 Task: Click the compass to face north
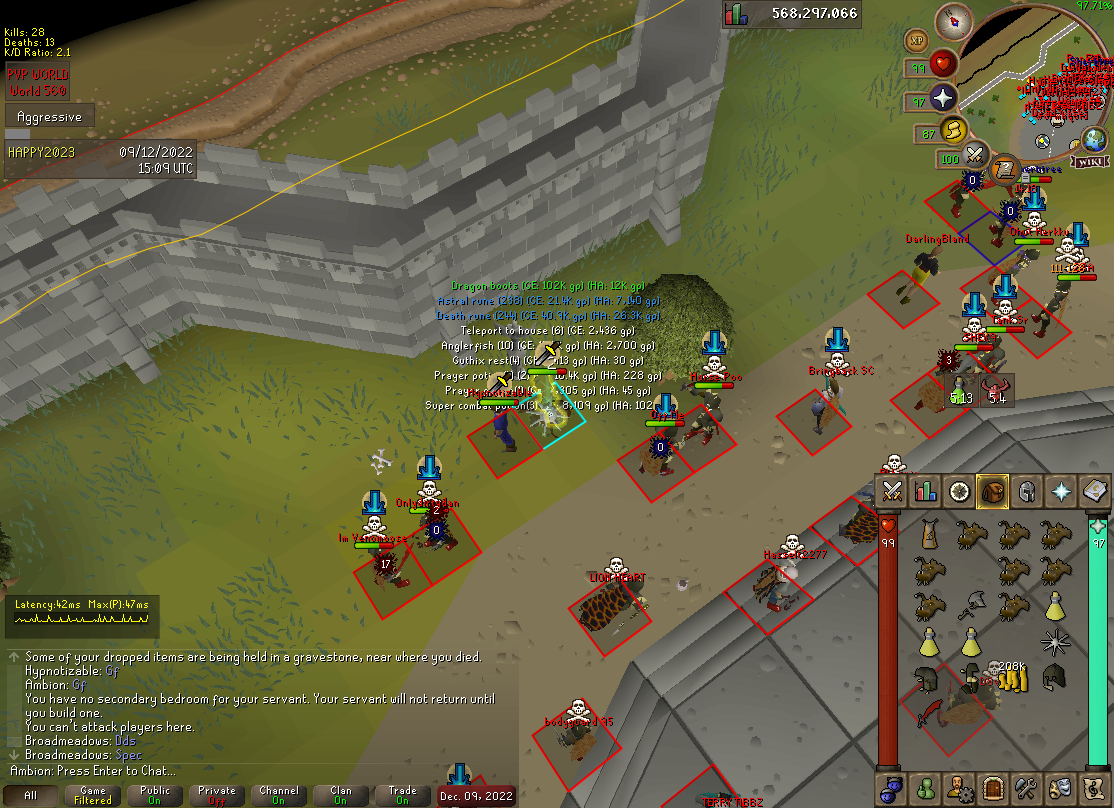click(x=956, y=21)
